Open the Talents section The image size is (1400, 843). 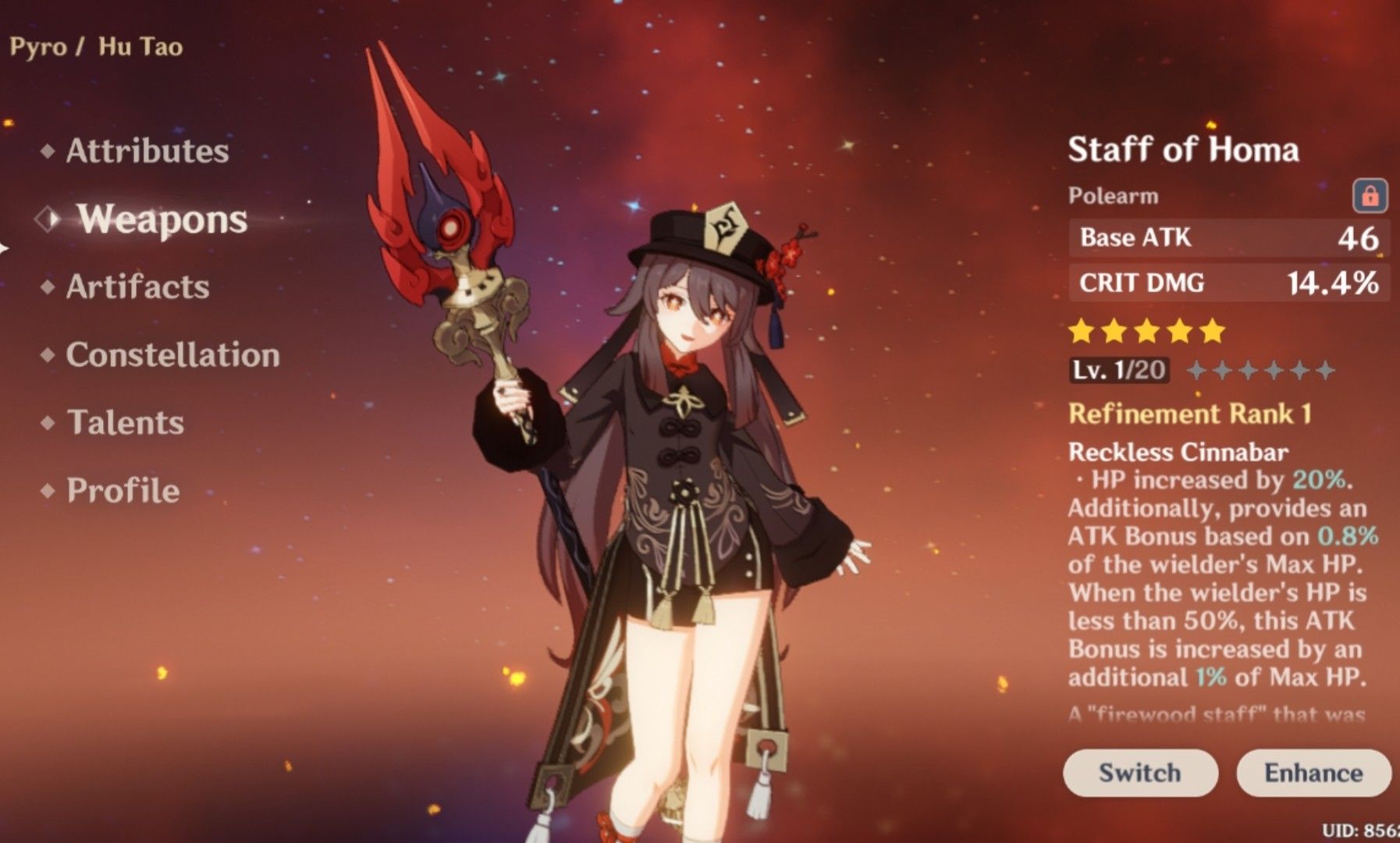pos(126,423)
